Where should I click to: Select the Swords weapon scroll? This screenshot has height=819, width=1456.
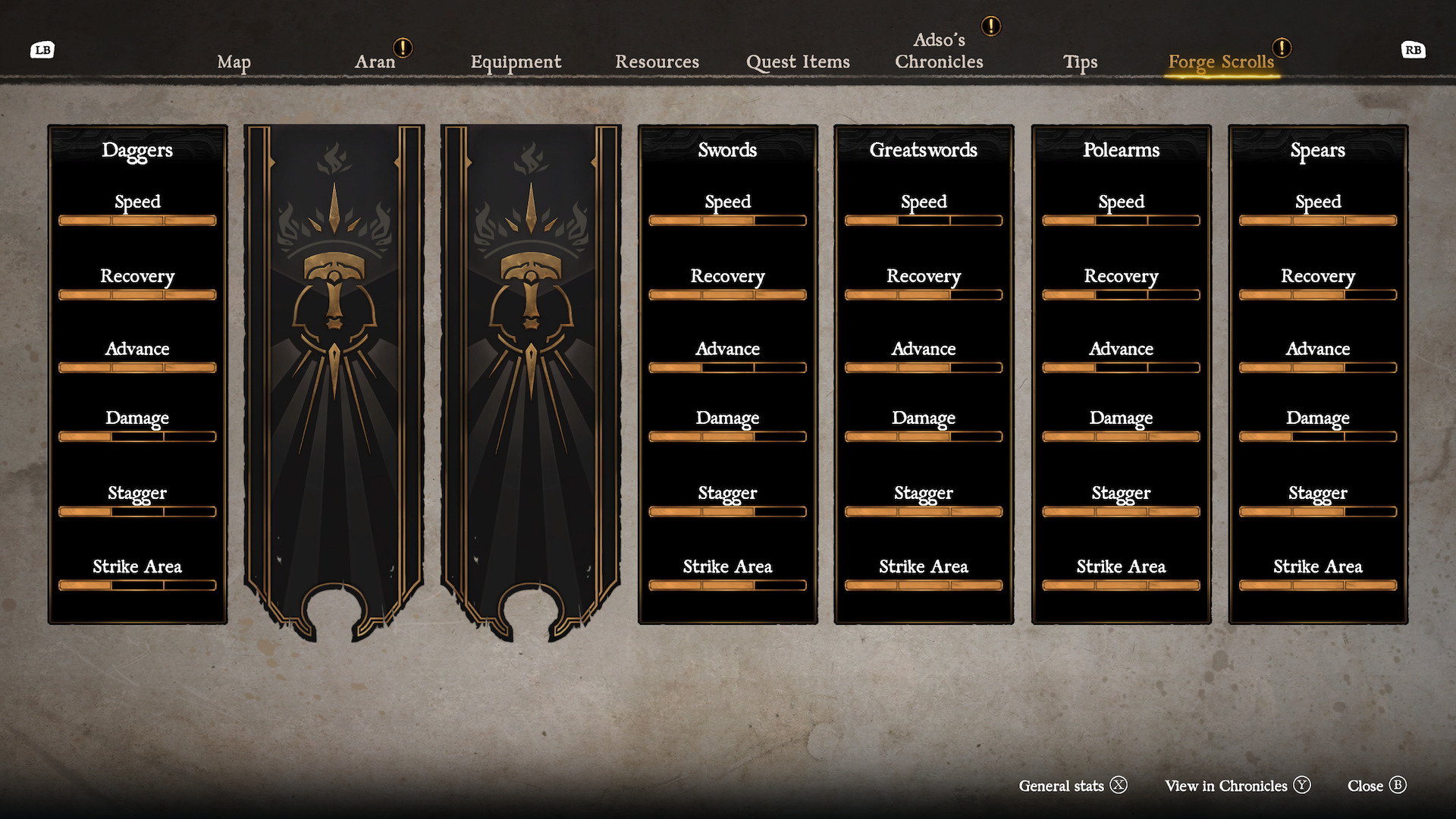click(x=727, y=375)
